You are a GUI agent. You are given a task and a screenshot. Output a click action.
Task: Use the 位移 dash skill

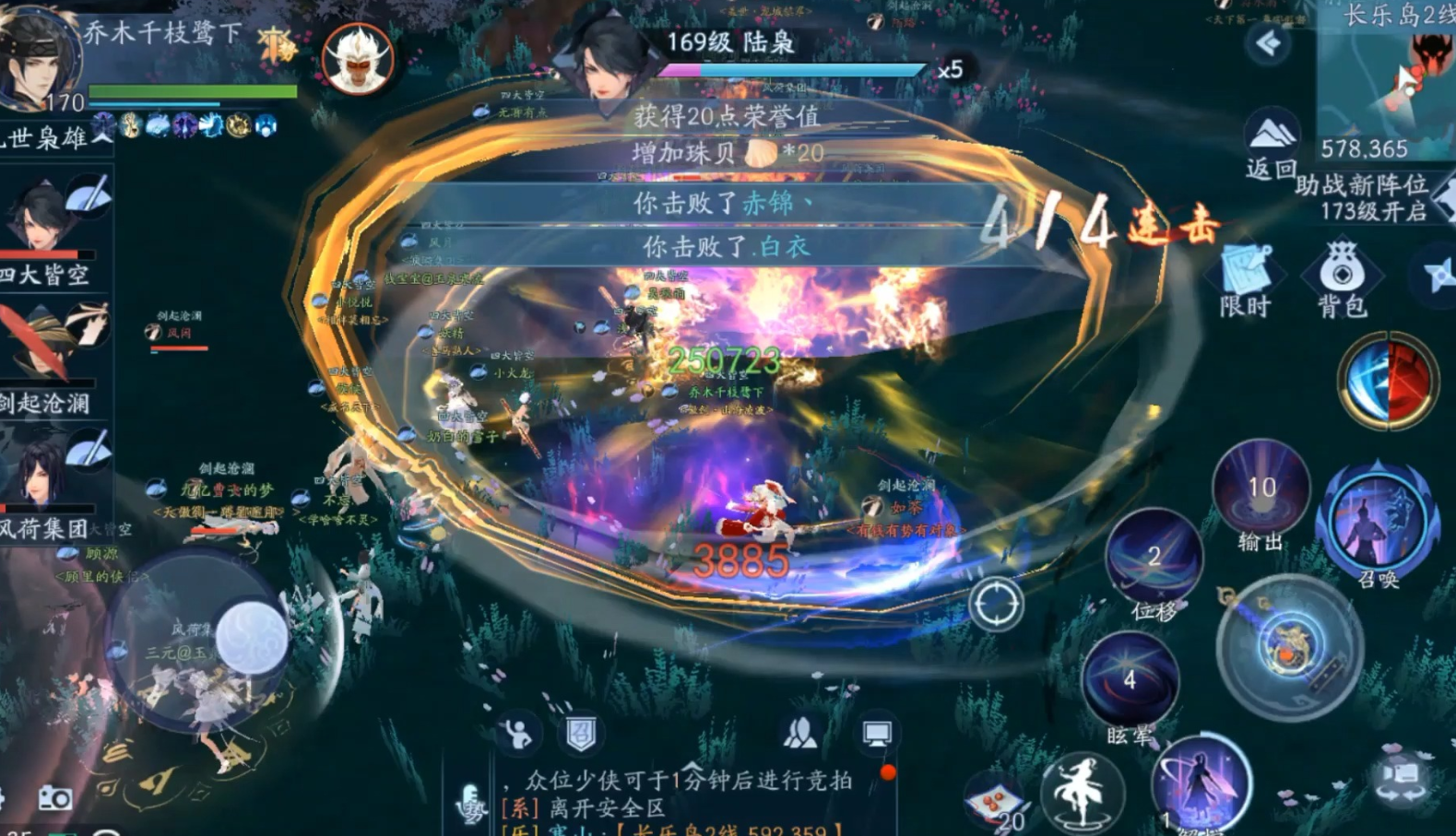1154,556
